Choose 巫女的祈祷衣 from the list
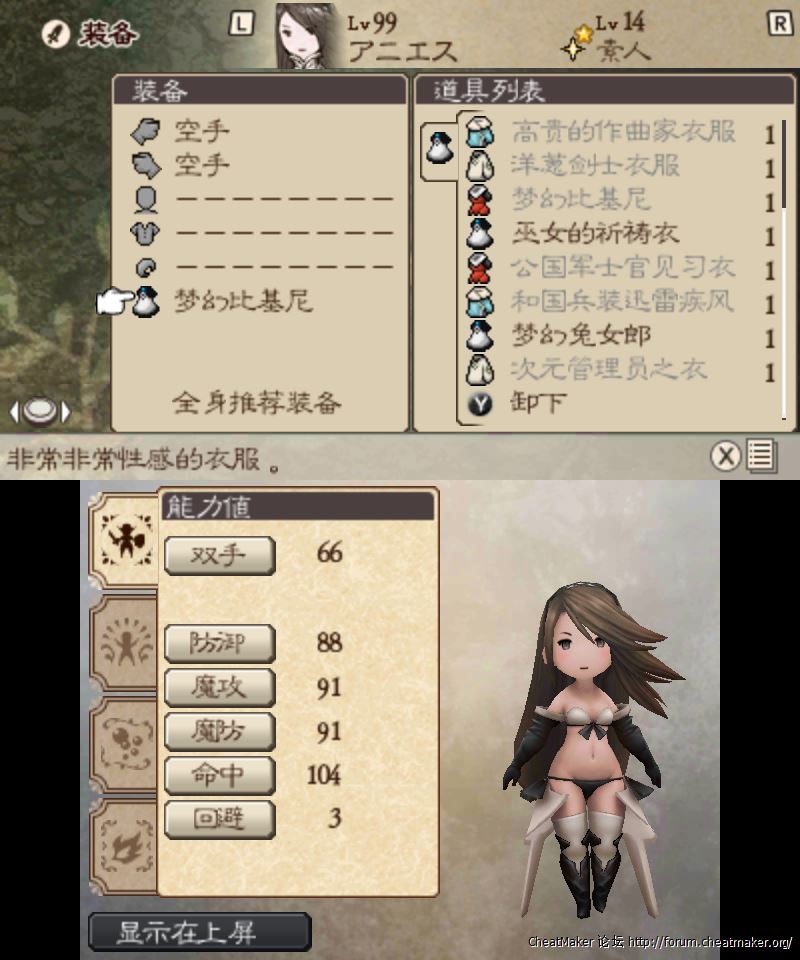 coord(596,234)
